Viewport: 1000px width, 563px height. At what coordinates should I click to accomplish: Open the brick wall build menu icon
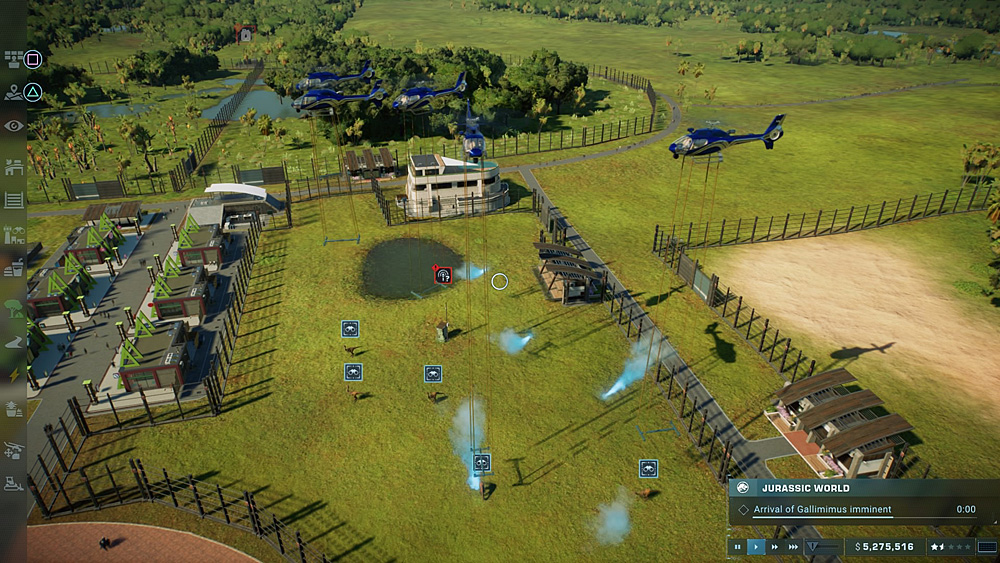tap(13, 60)
